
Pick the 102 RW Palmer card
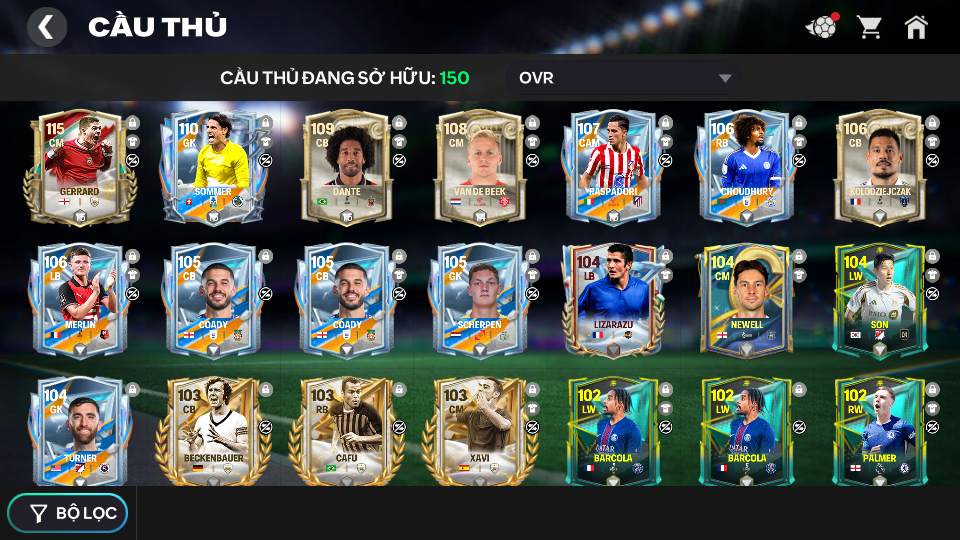878,432
